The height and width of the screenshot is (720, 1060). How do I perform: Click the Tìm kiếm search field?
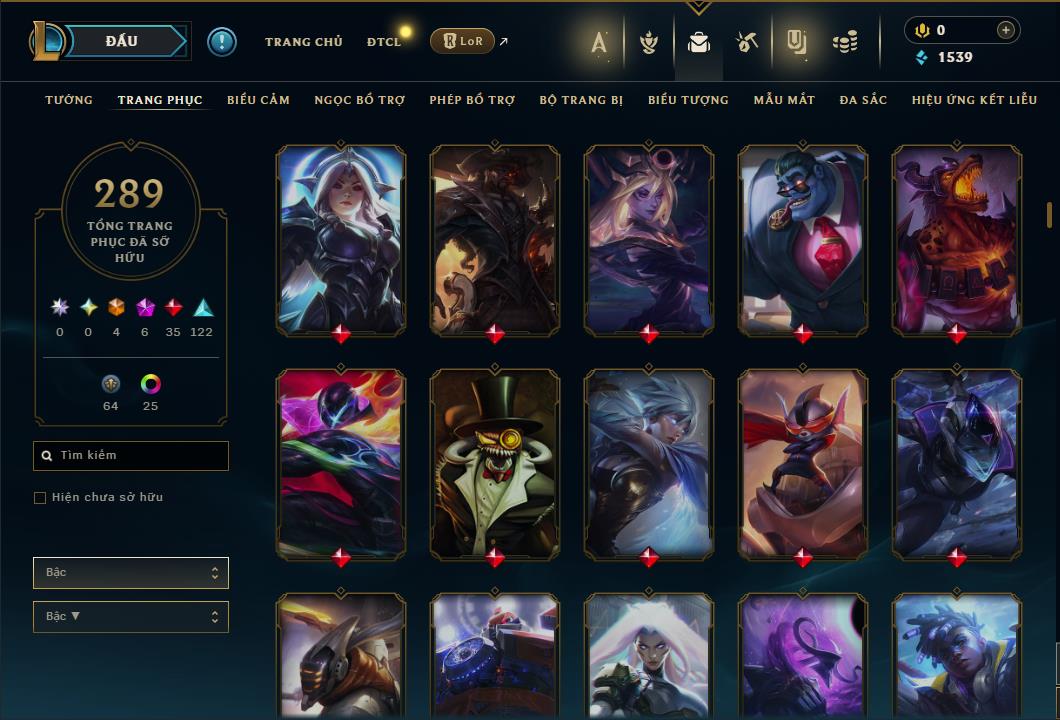click(x=131, y=456)
